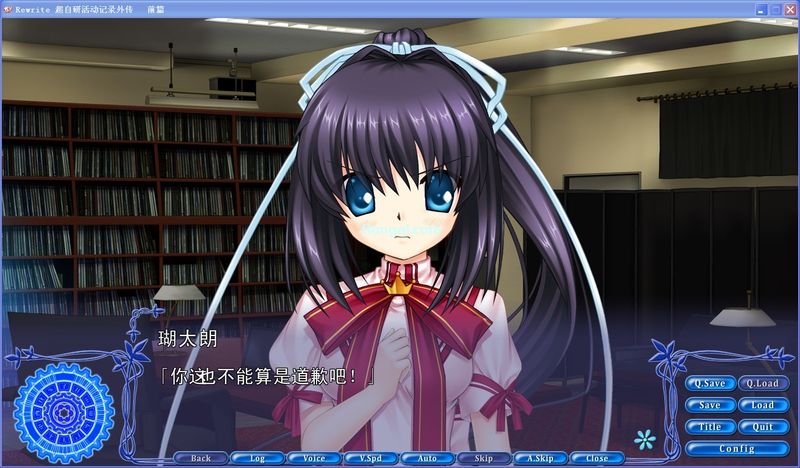Open the Config settings

(736, 449)
